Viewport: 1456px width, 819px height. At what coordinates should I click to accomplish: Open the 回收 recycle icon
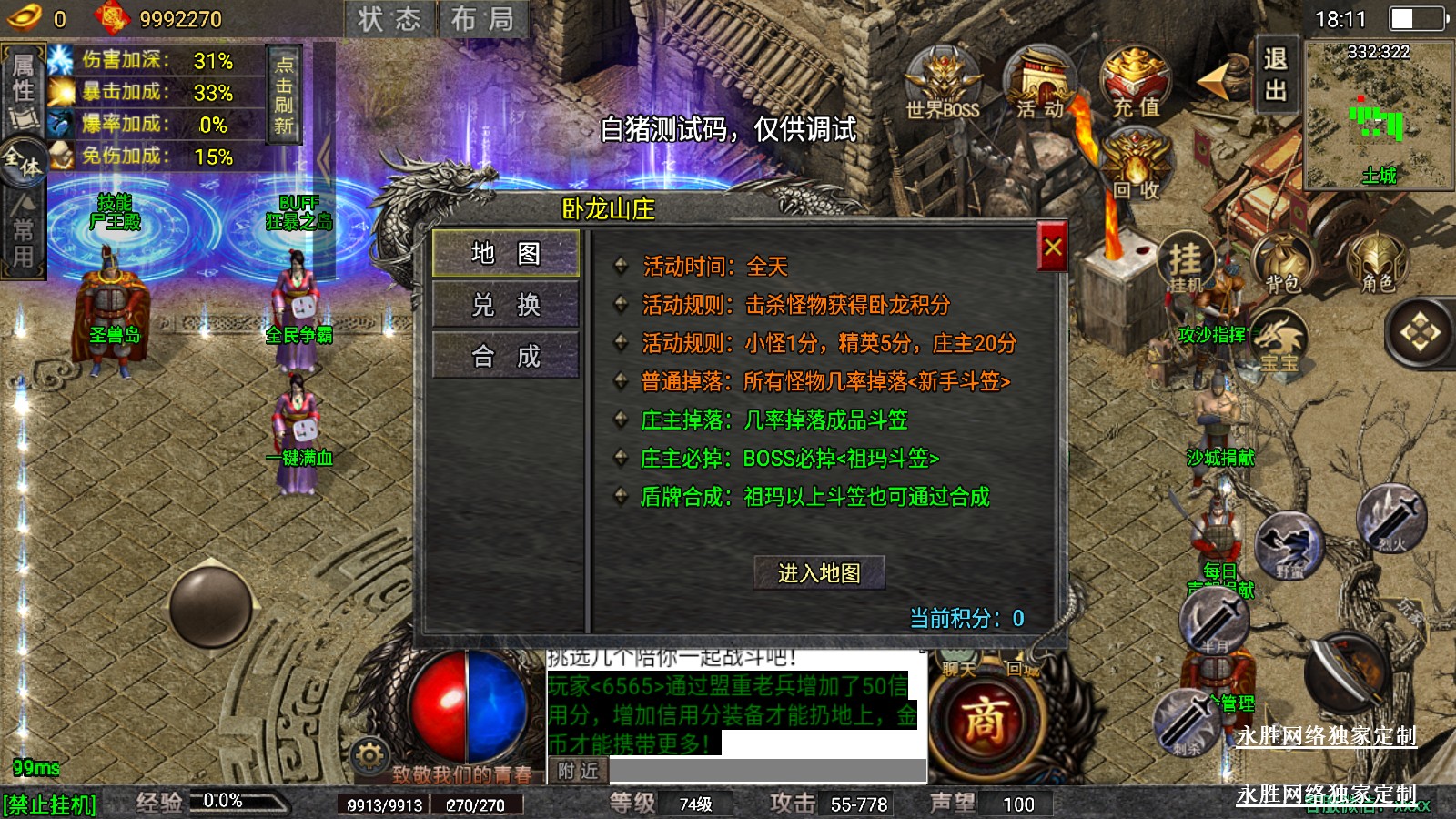pos(1136,164)
